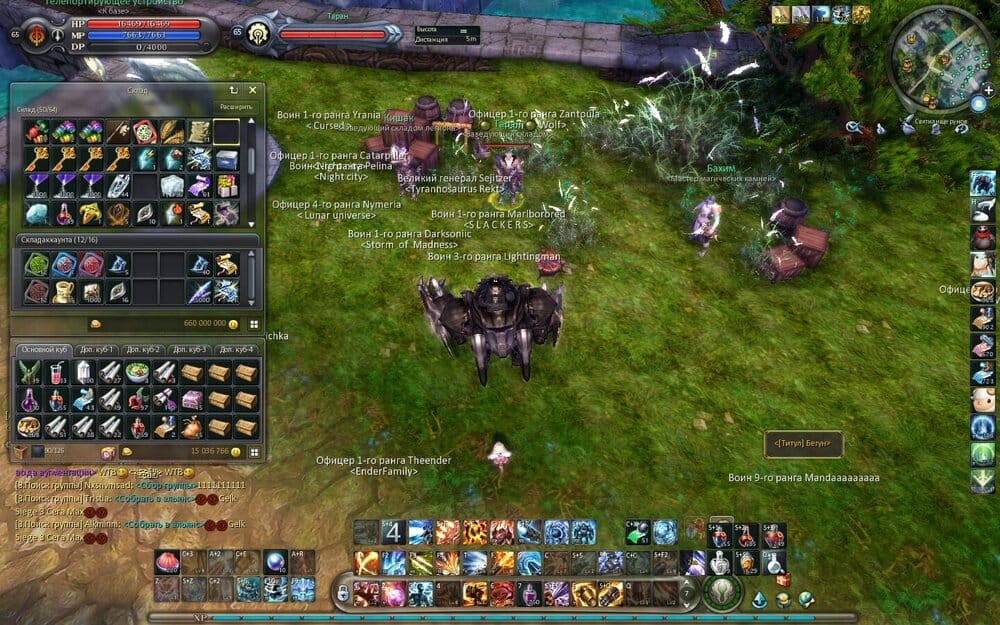Select the enemy target portrait emblem

(257, 30)
